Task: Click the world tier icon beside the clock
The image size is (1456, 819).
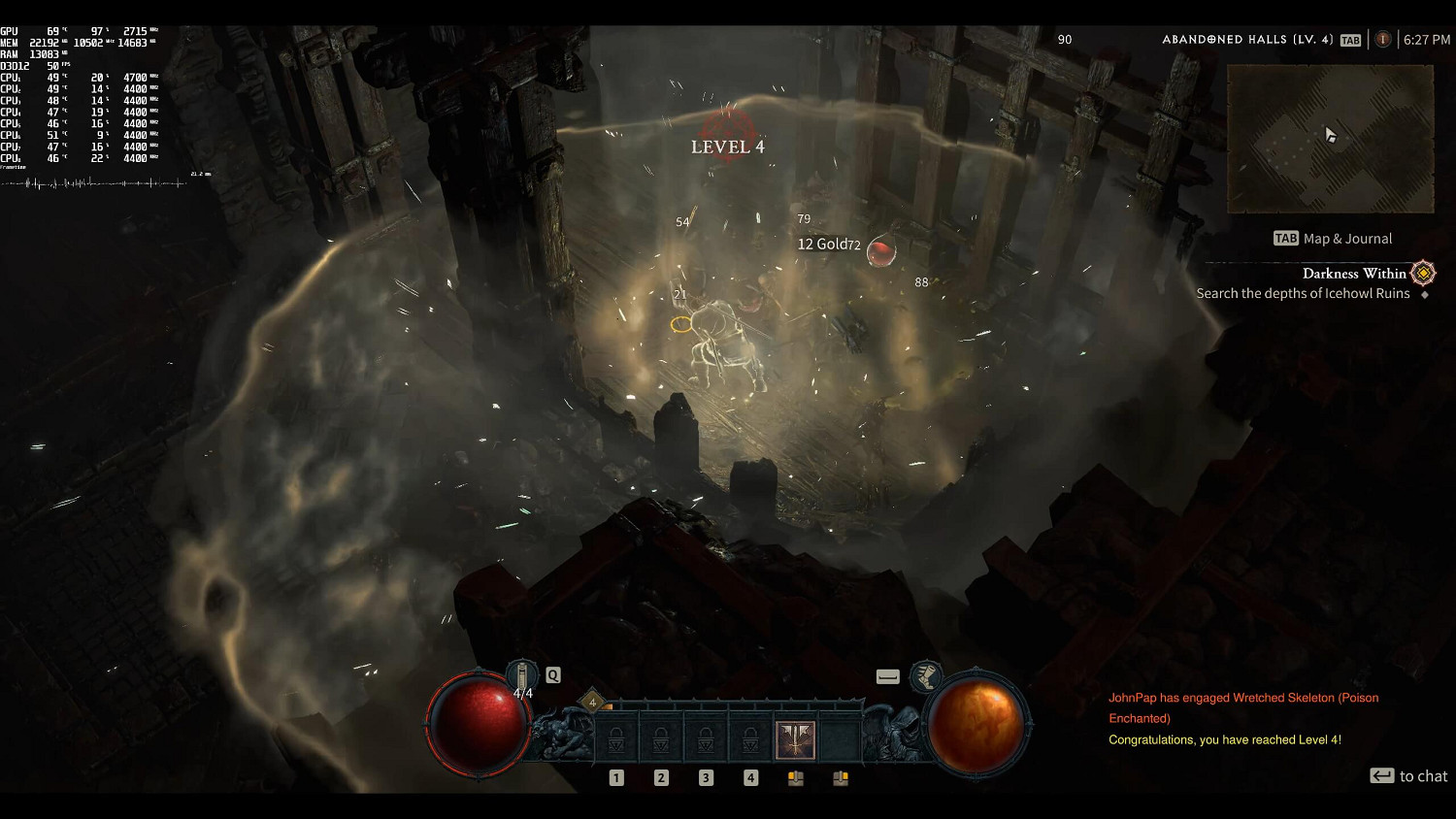Action: click(1383, 40)
